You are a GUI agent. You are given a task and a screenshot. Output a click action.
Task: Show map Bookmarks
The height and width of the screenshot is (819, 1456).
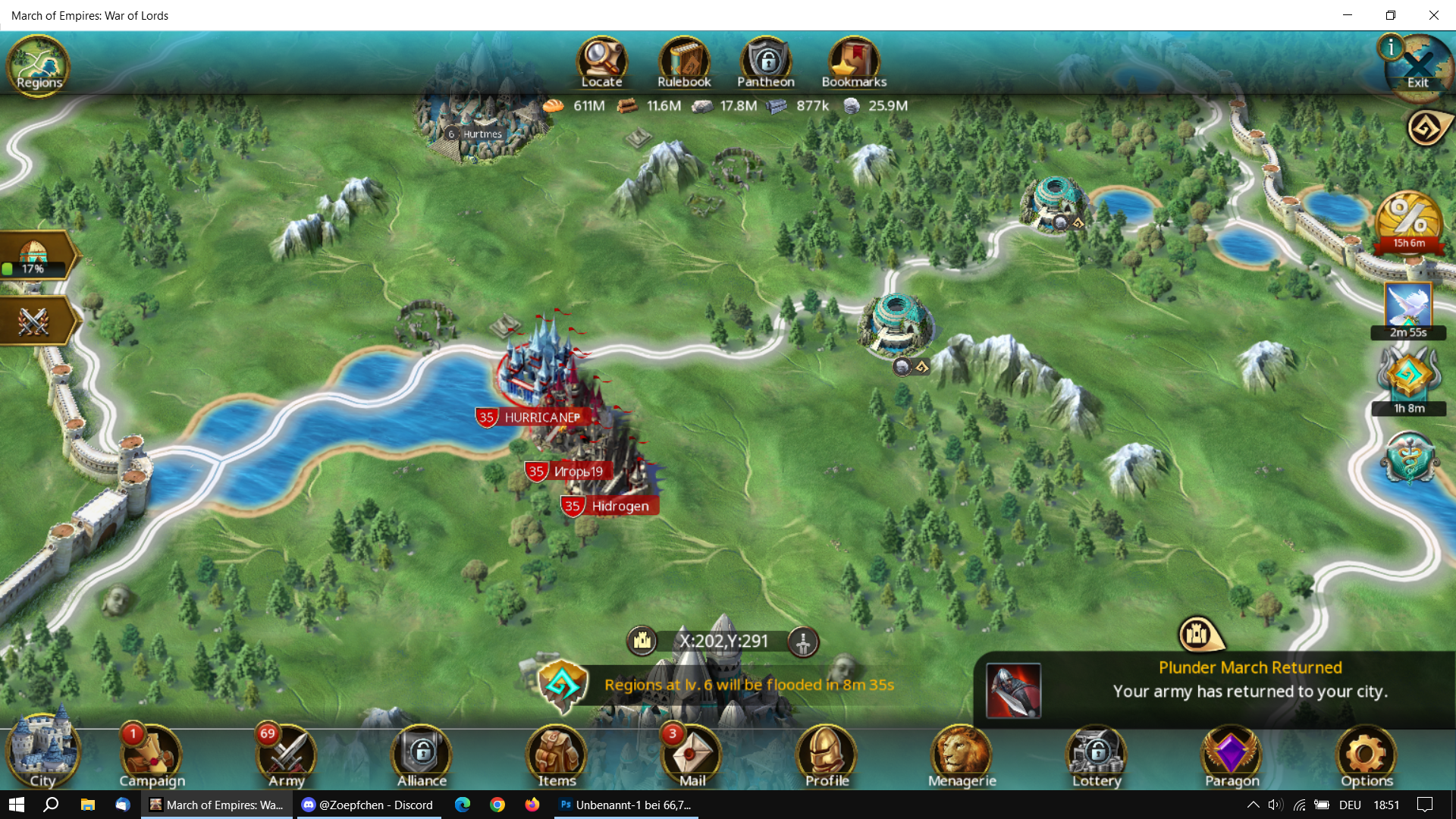[854, 62]
